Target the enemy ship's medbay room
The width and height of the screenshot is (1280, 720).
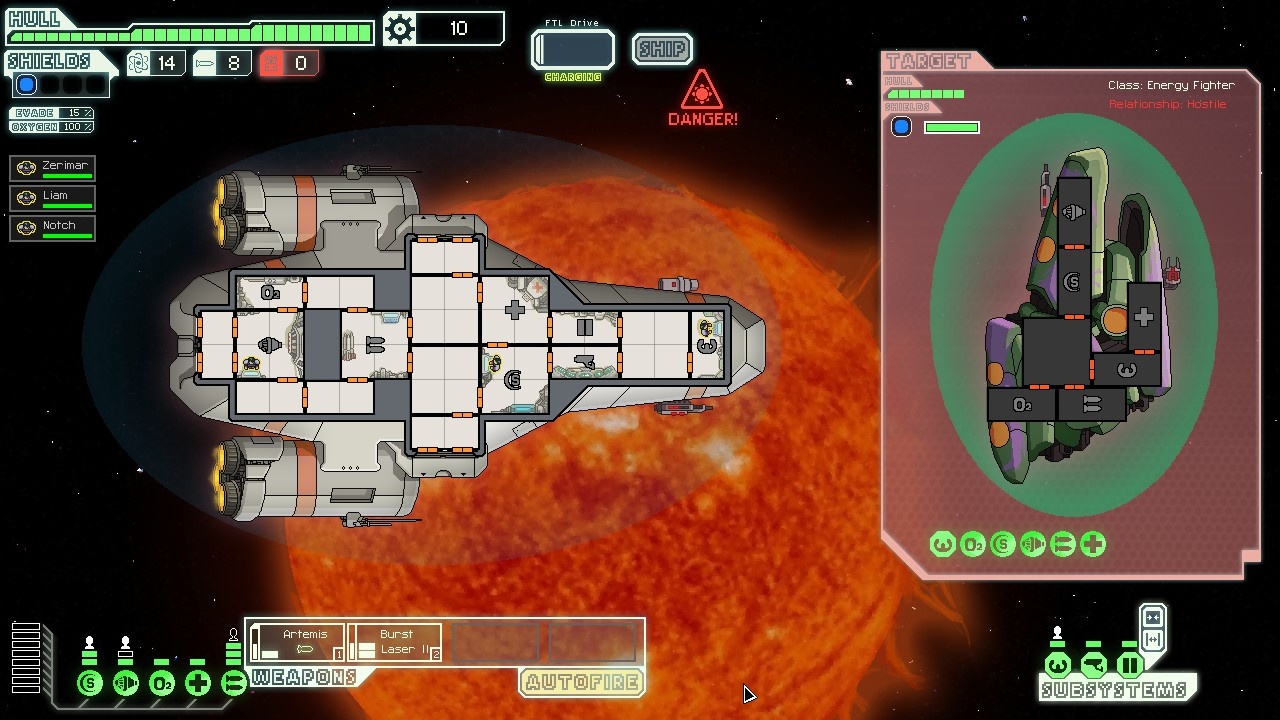point(1144,317)
